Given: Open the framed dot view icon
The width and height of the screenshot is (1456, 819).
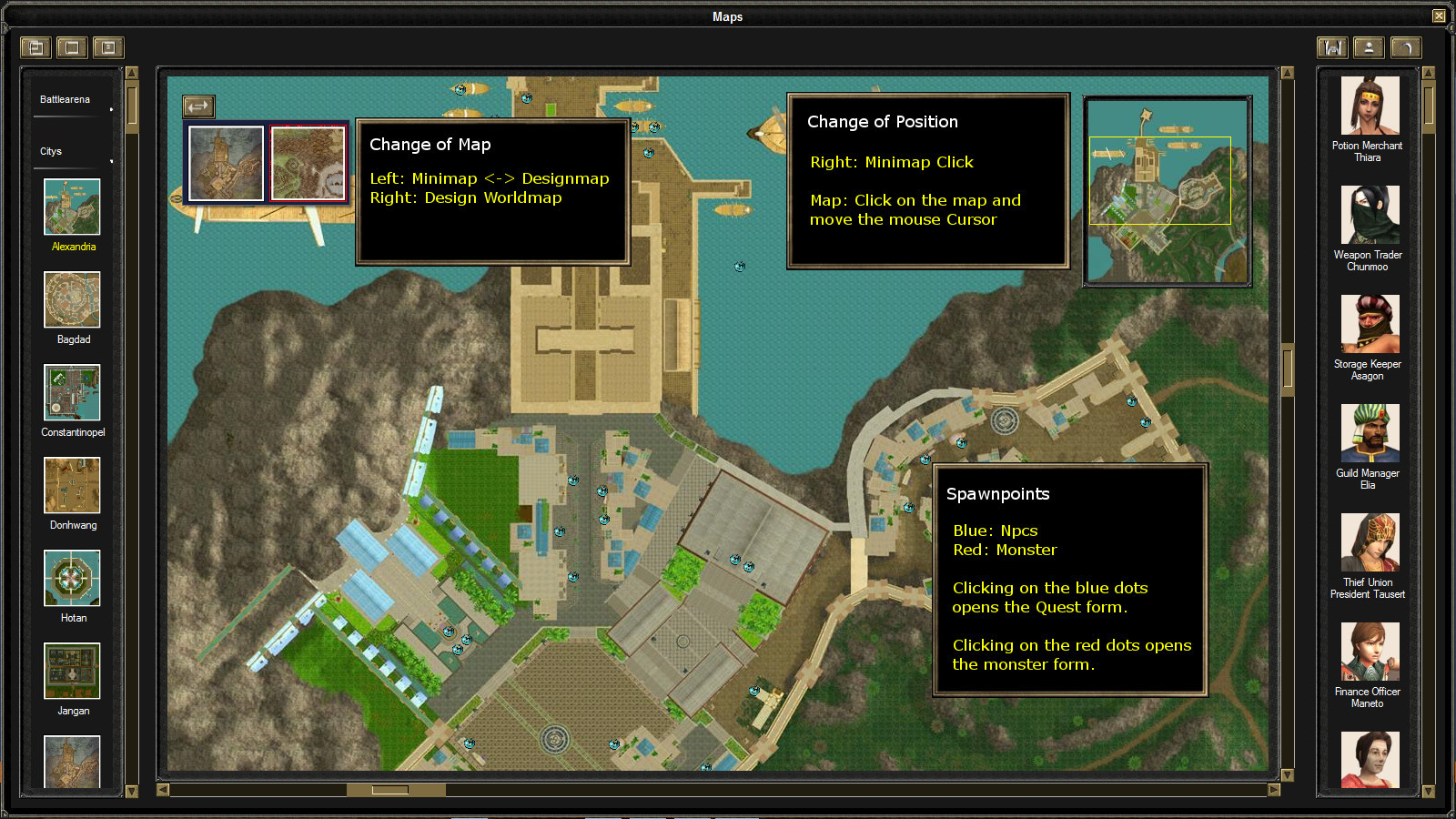Looking at the screenshot, I should [108, 47].
